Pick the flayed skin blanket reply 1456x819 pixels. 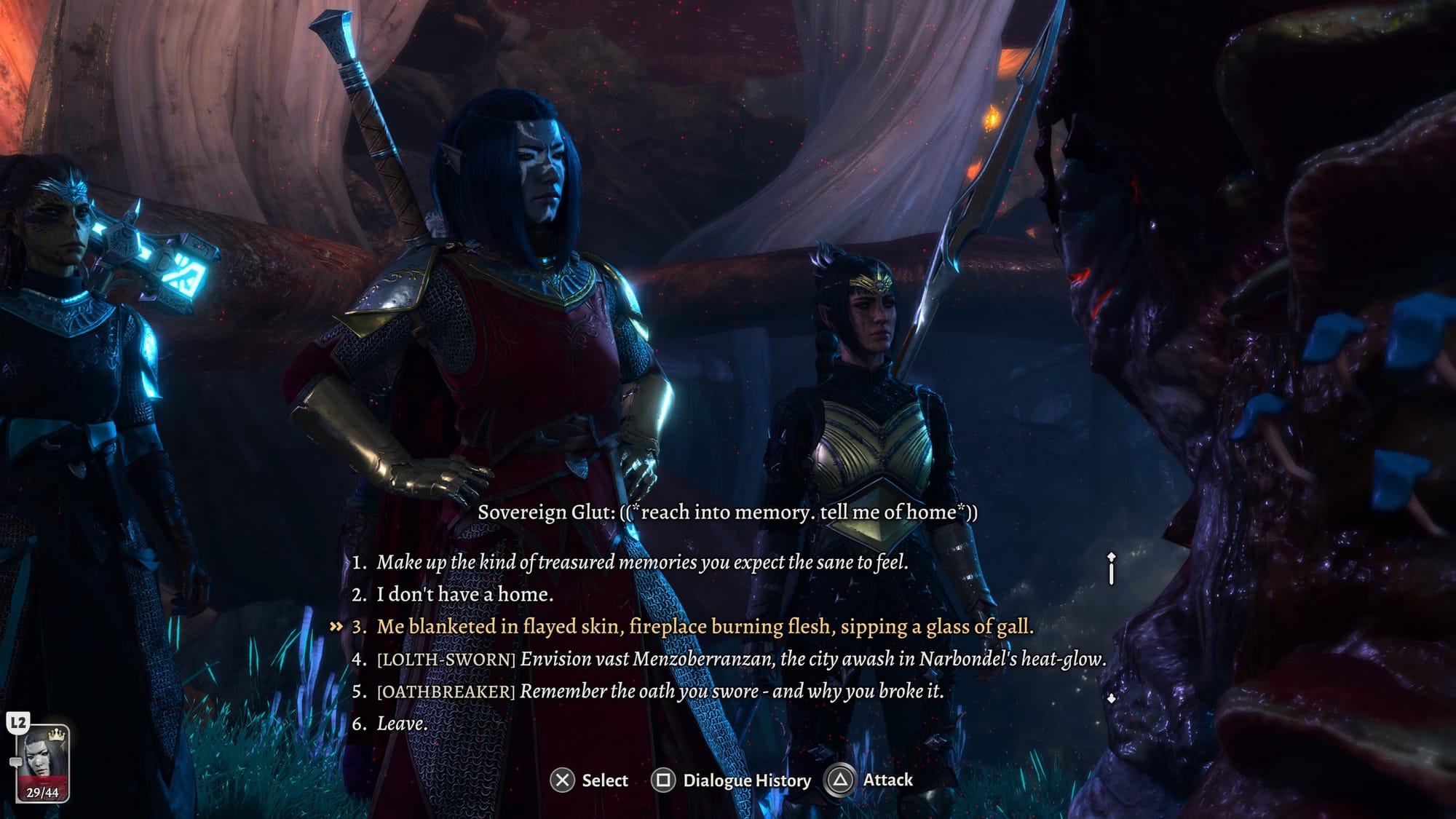704,627
